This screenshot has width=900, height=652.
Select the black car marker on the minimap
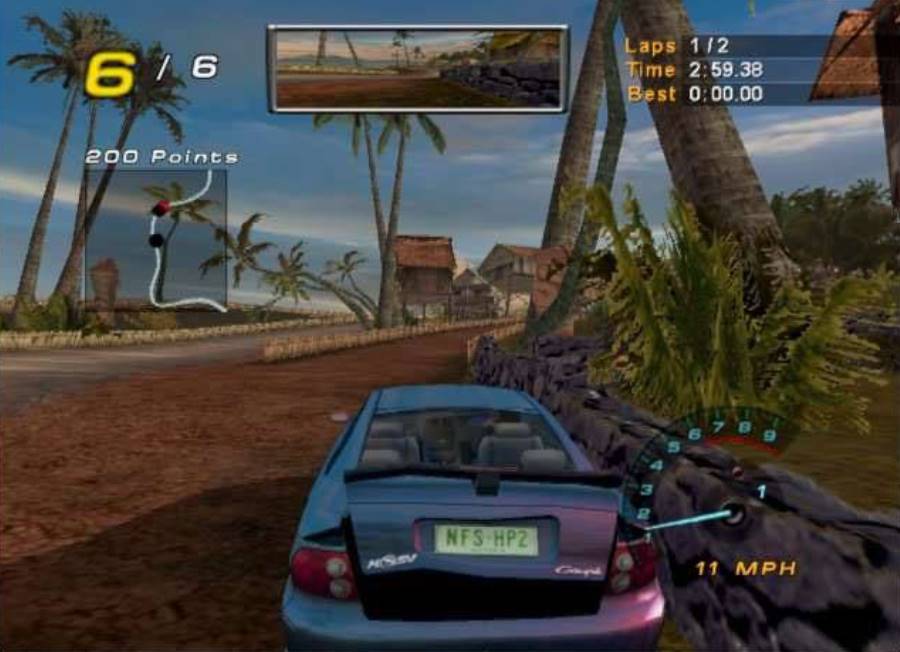[156, 240]
